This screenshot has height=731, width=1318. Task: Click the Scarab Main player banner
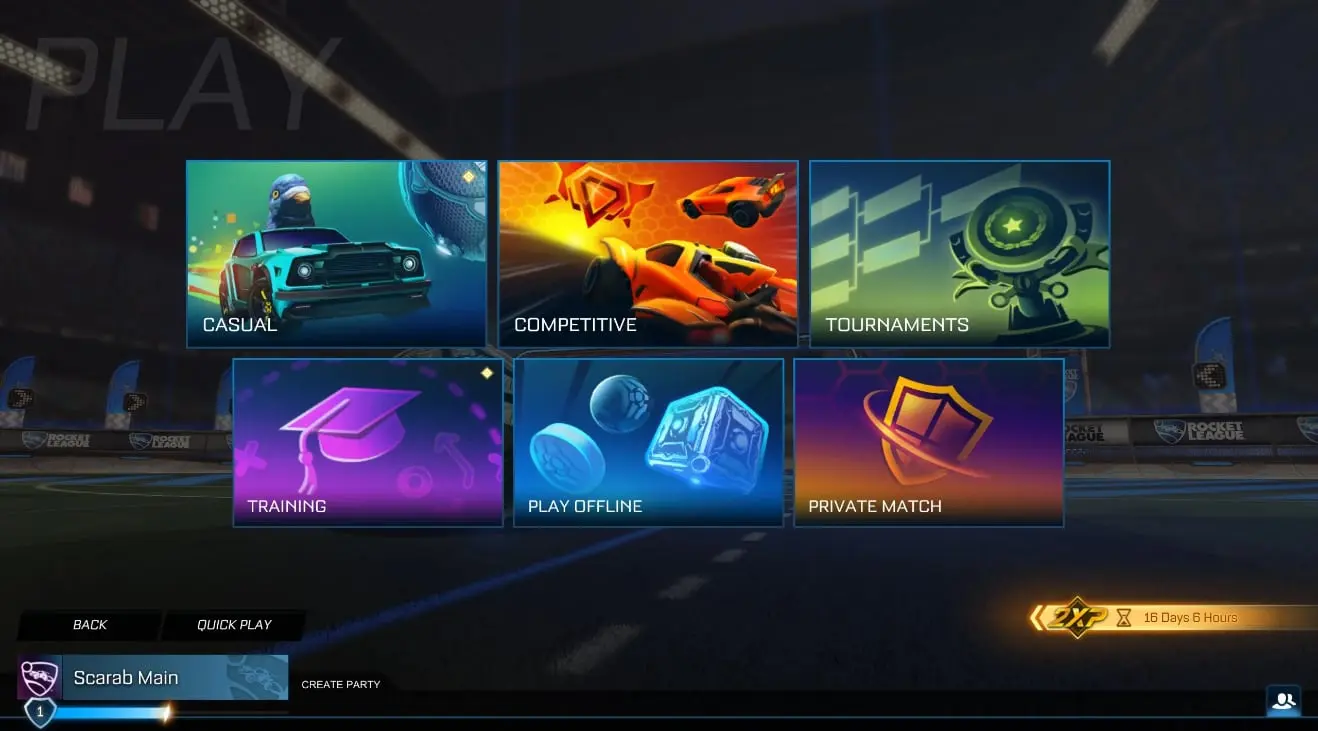(160, 677)
